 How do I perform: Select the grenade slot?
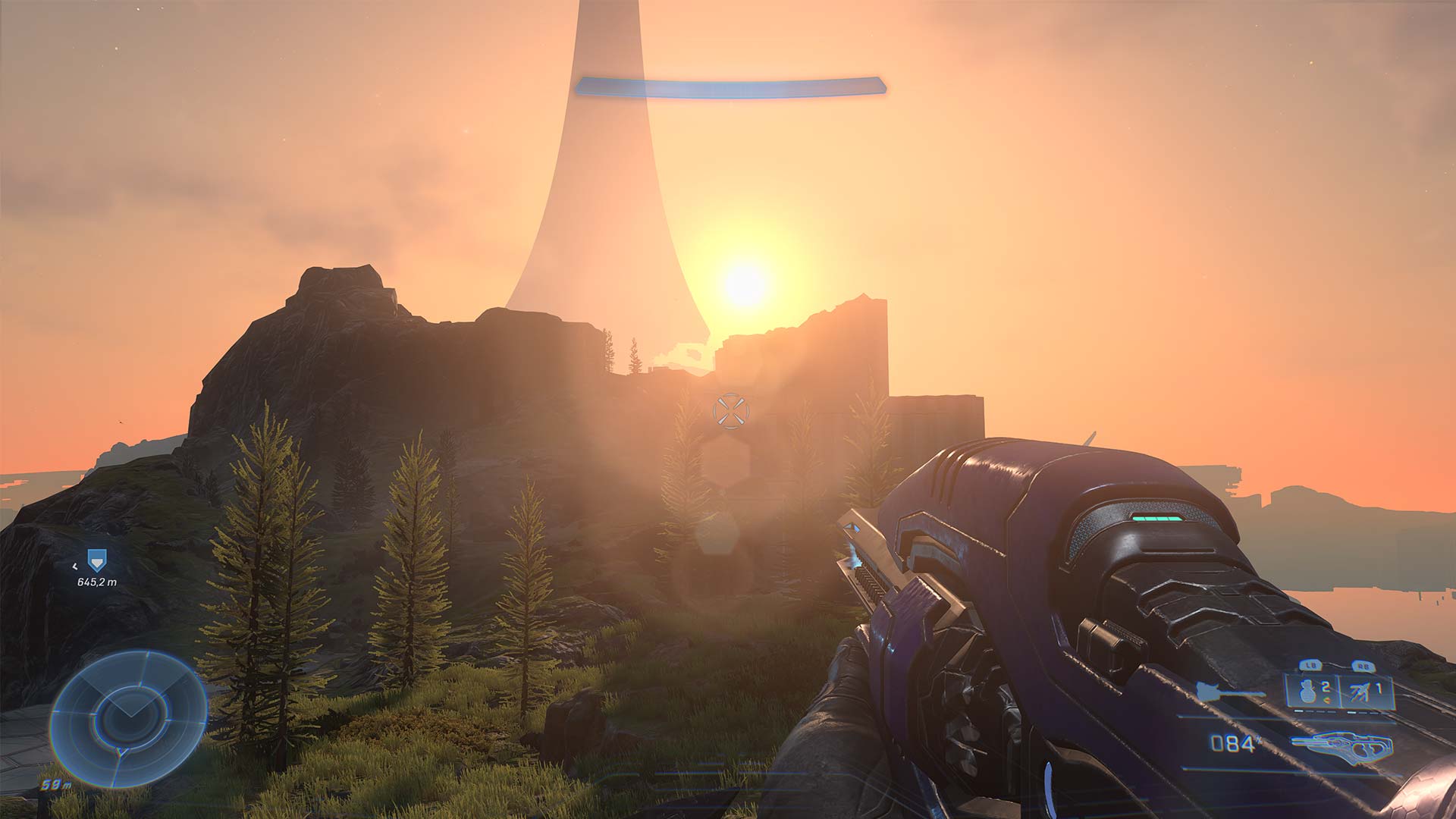[1310, 692]
